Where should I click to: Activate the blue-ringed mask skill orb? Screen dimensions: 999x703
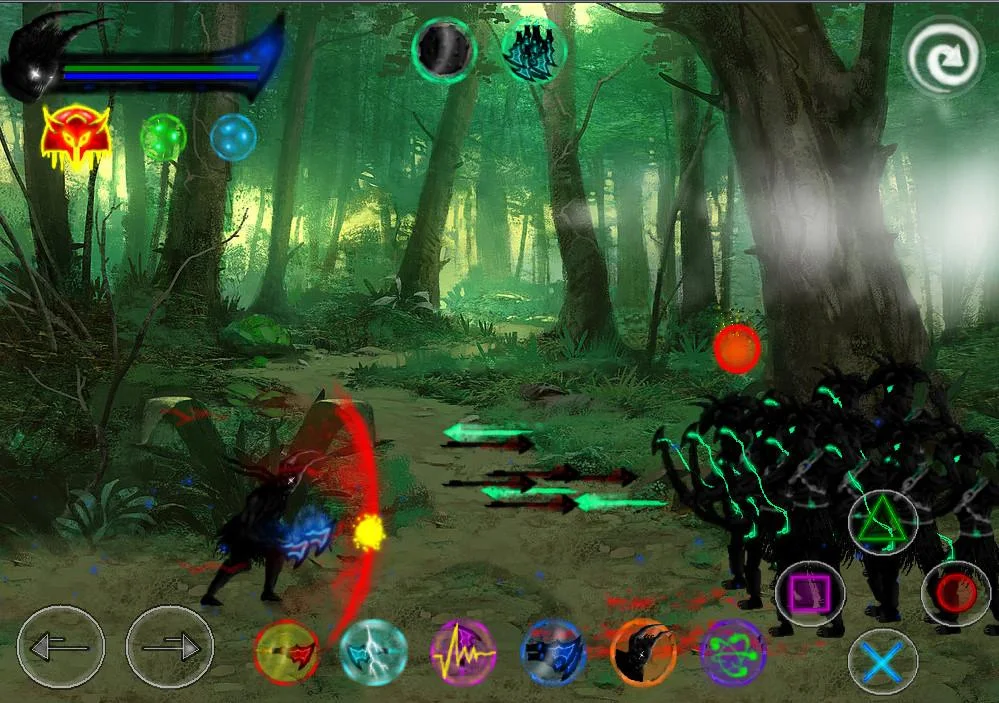(x=553, y=653)
